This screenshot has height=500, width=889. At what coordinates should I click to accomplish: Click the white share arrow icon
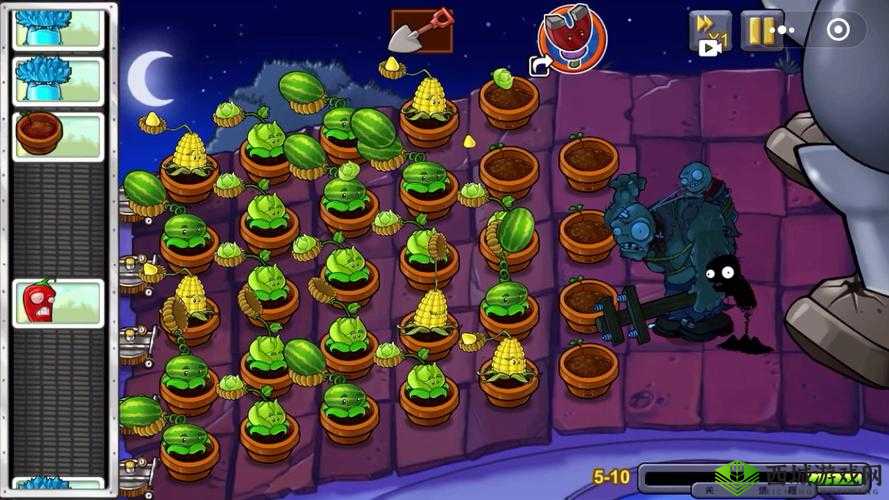pos(541,66)
